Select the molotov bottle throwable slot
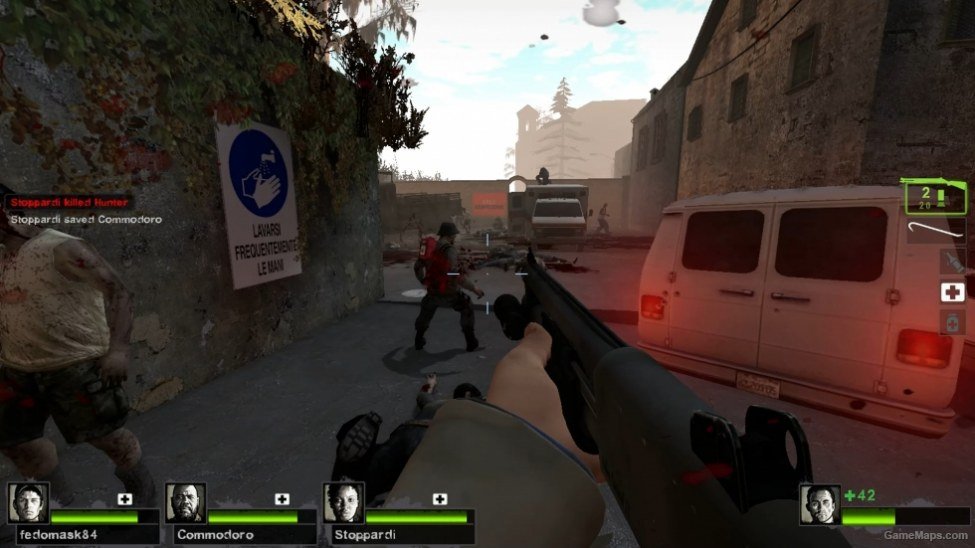The image size is (975, 548). [953, 263]
